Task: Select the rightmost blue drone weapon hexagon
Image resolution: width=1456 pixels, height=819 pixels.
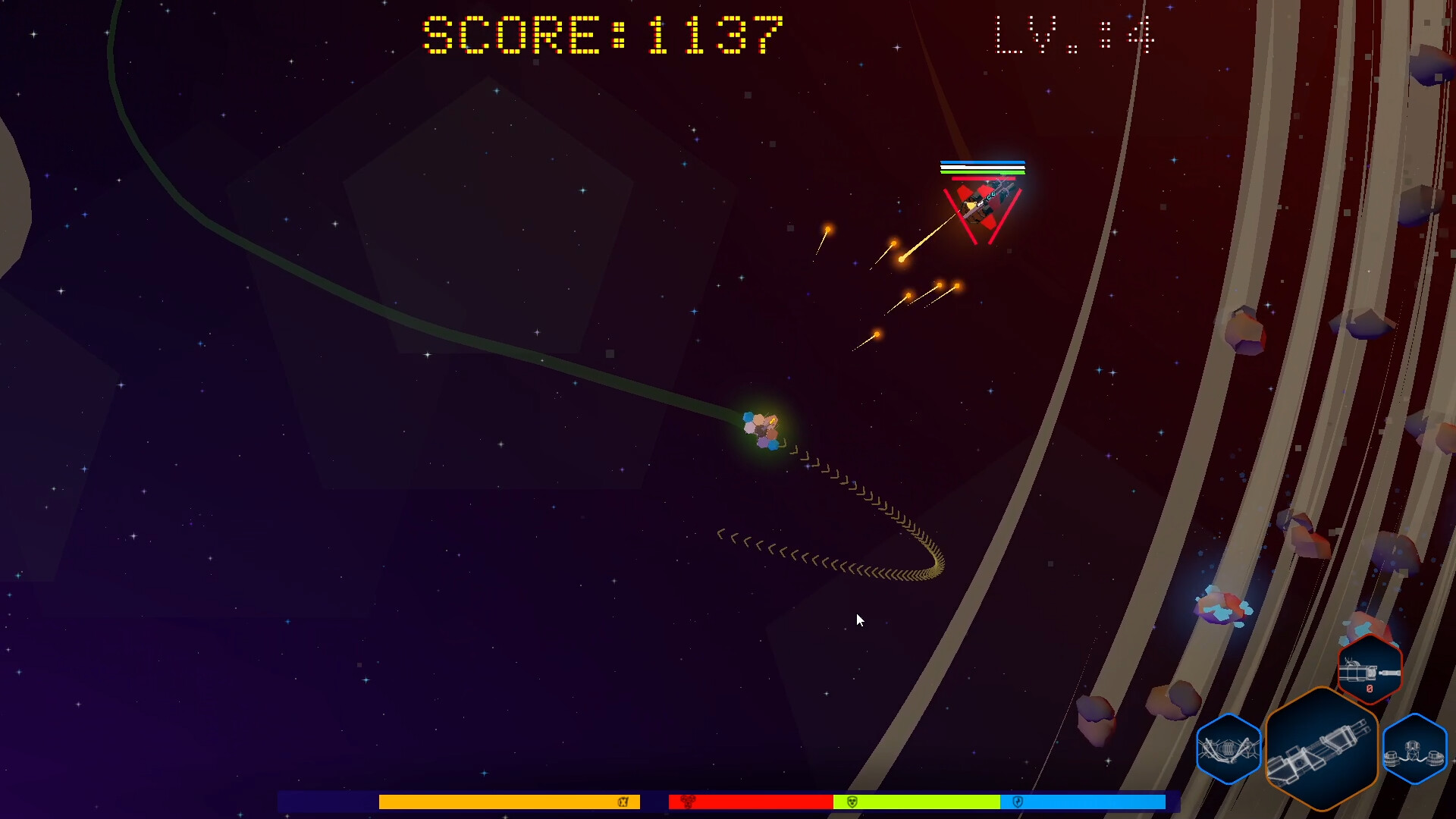Action: pos(1415,748)
